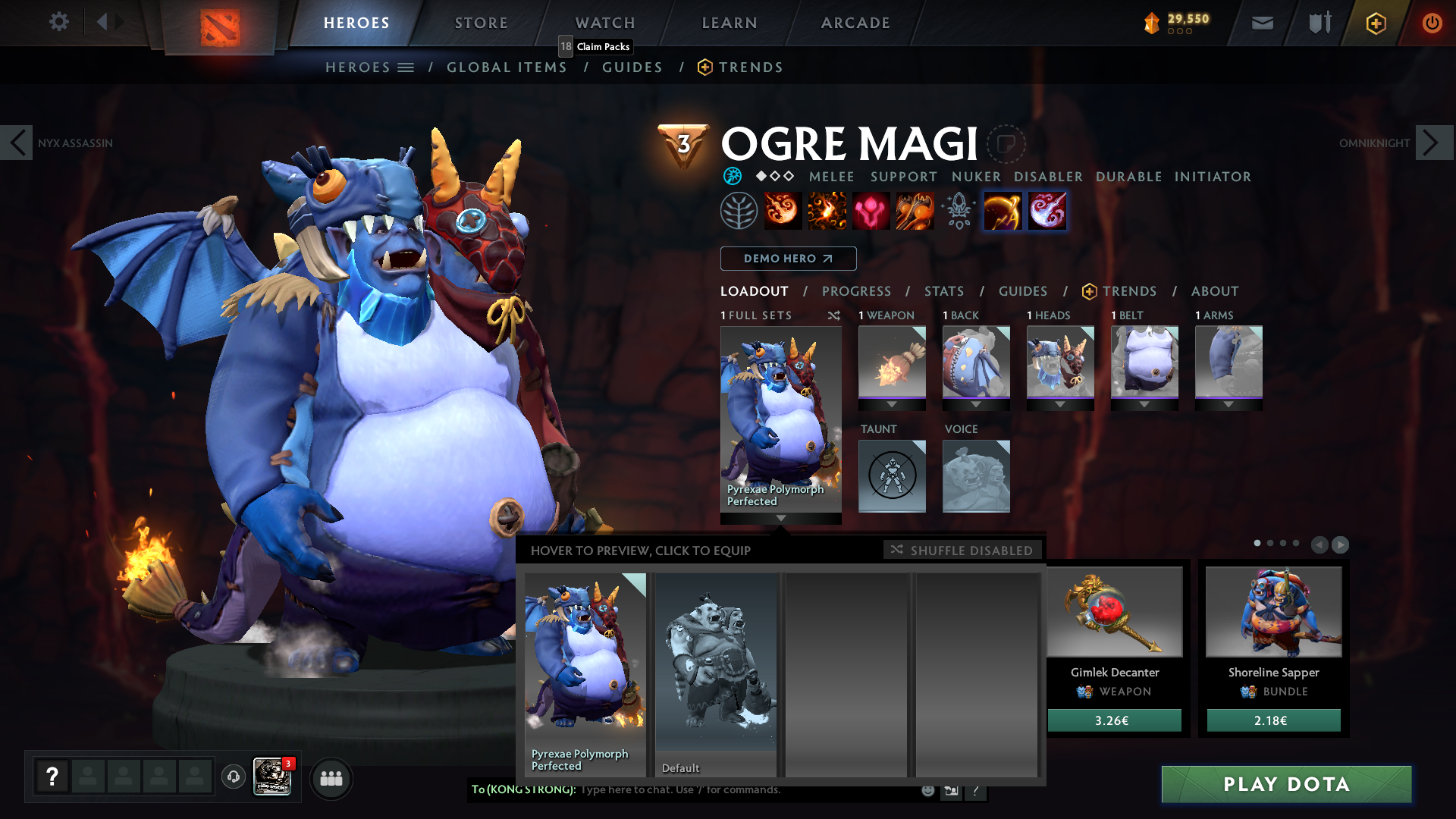The width and height of the screenshot is (1456, 819).
Task: Open the emoticon smiley in chat bar
Action: (x=927, y=789)
